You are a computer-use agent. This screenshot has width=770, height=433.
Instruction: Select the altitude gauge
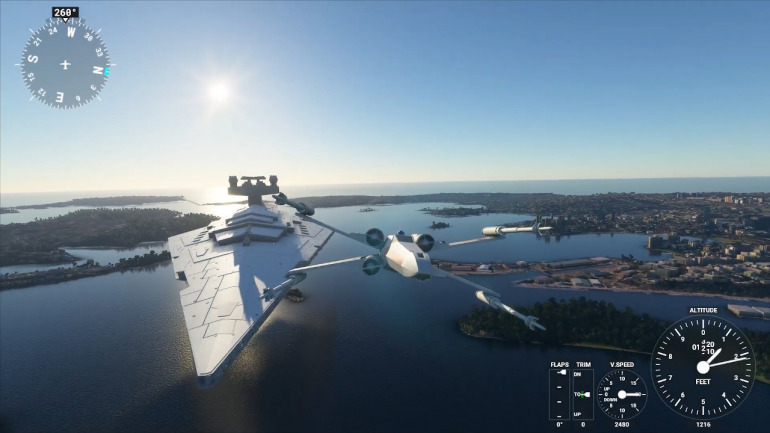click(703, 367)
